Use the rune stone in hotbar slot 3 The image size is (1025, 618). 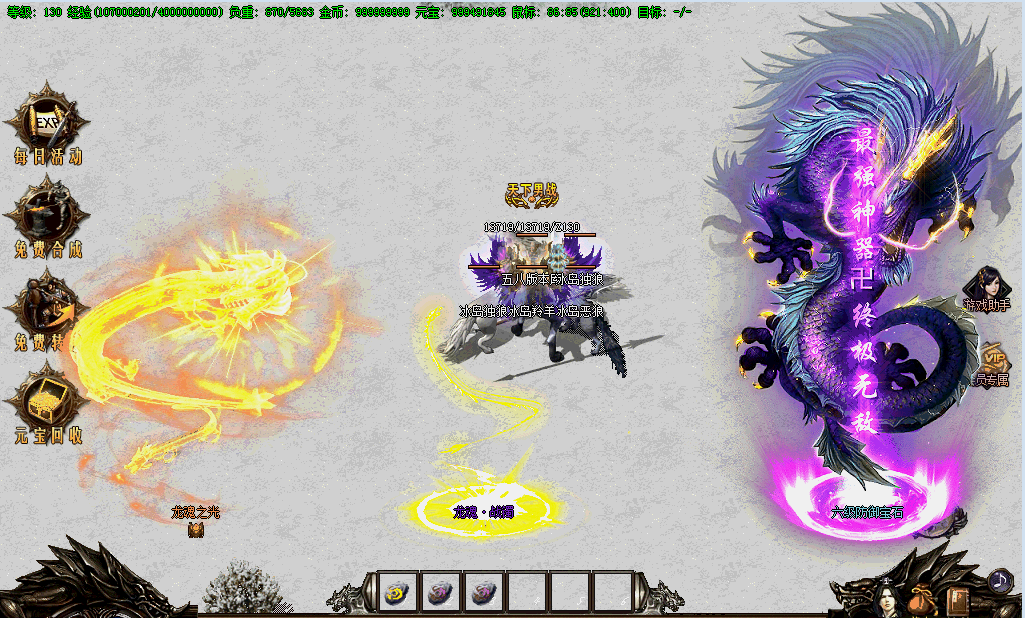(485, 592)
